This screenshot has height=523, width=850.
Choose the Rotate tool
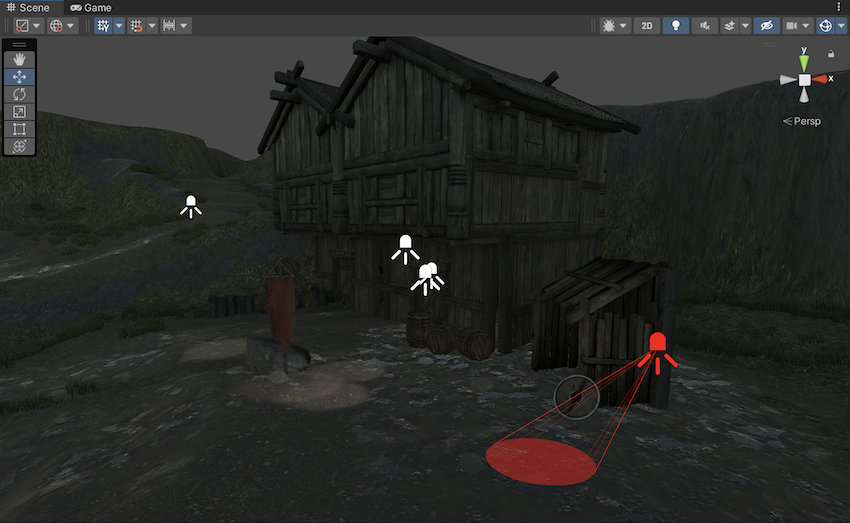coord(20,94)
